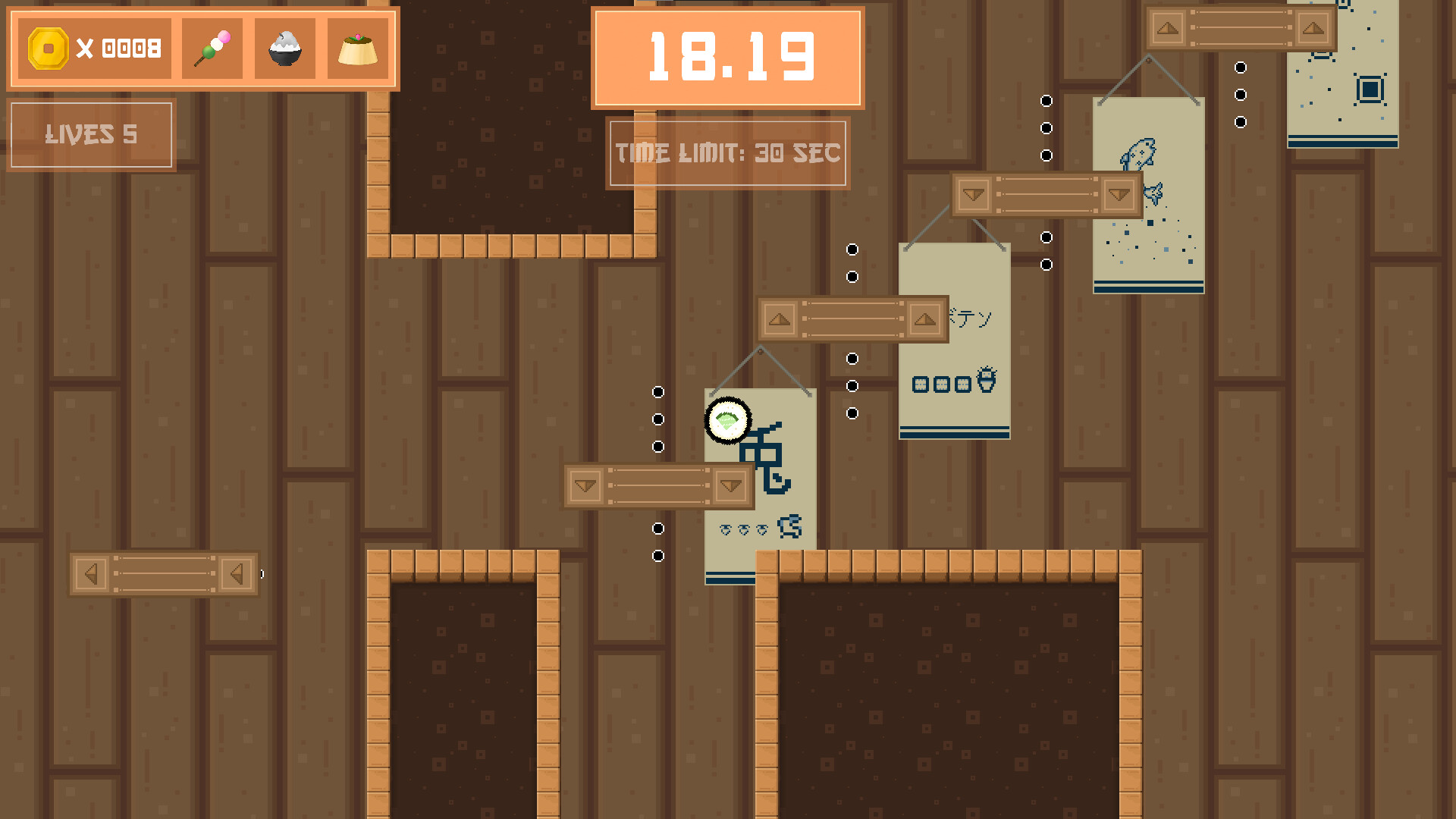Toggle the left-arrow on the bottom-left platform
The height and width of the screenshot is (819, 1456).
pyautogui.click(x=93, y=574)
